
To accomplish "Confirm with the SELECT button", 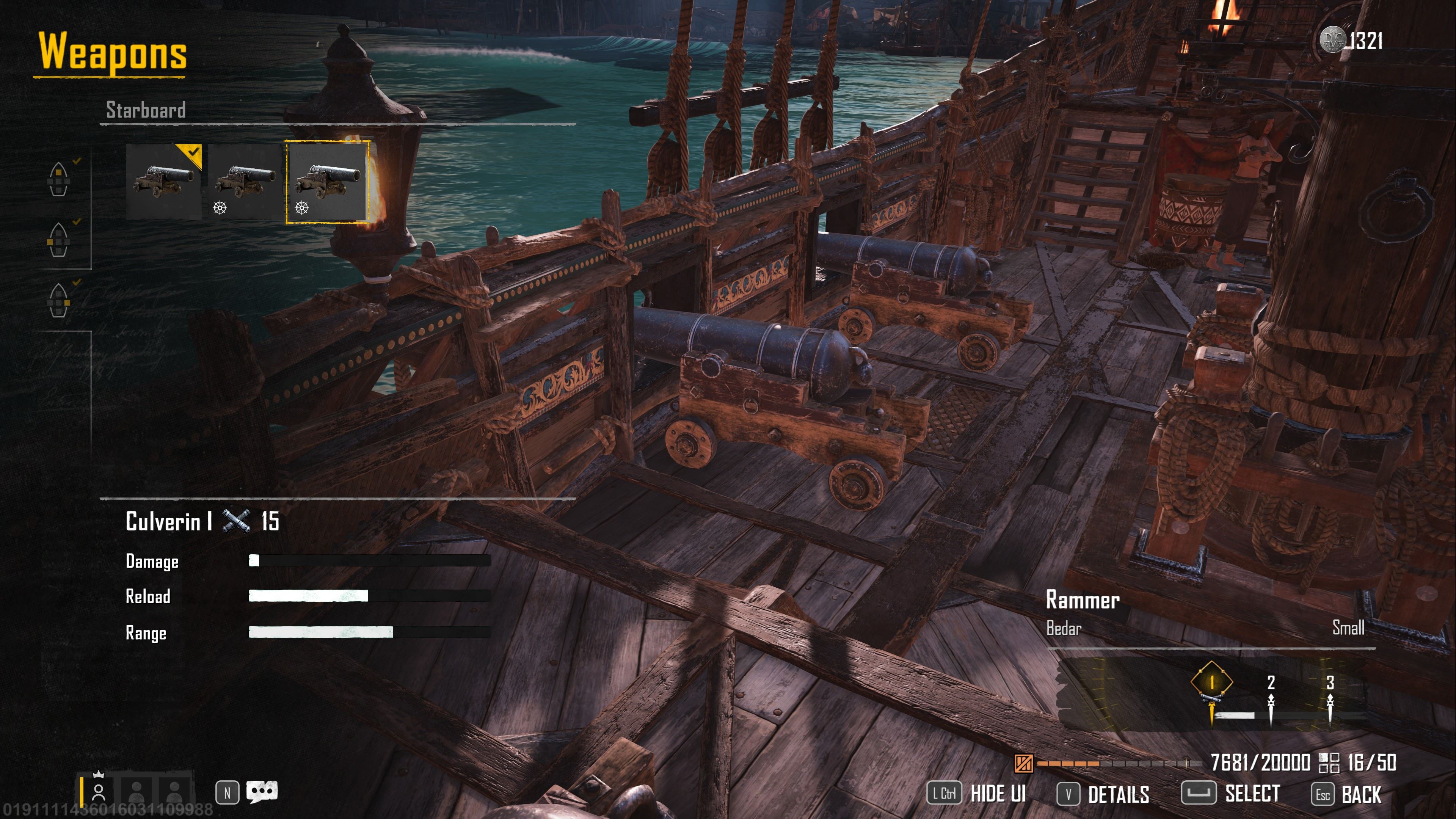I will coord(1230,793).
